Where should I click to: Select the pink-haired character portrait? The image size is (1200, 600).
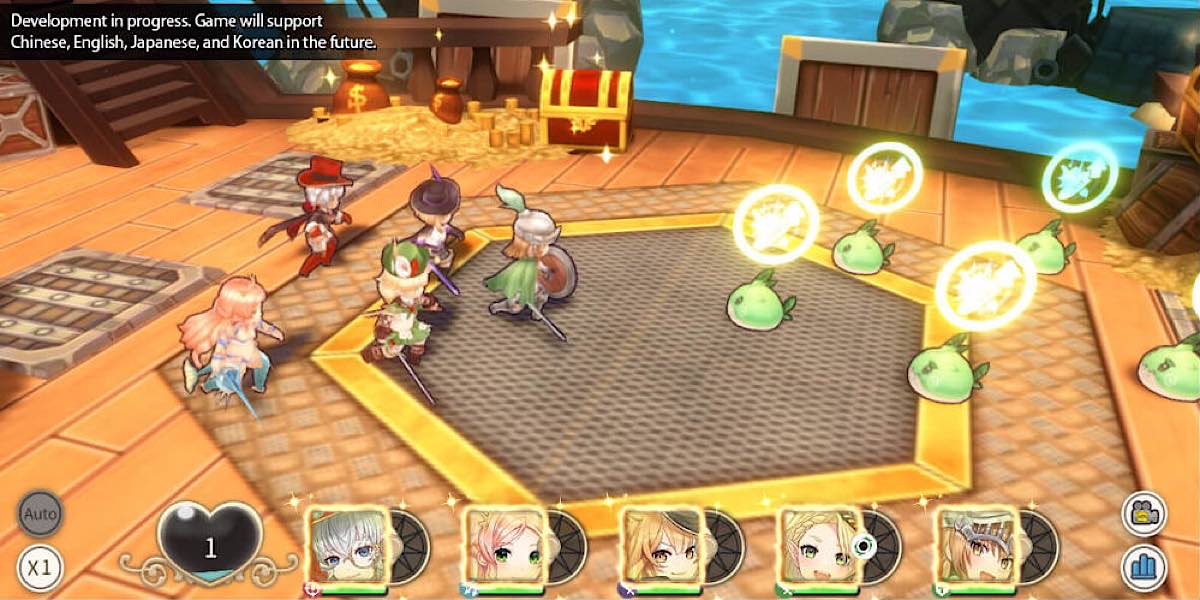click(x=504, y=546)
